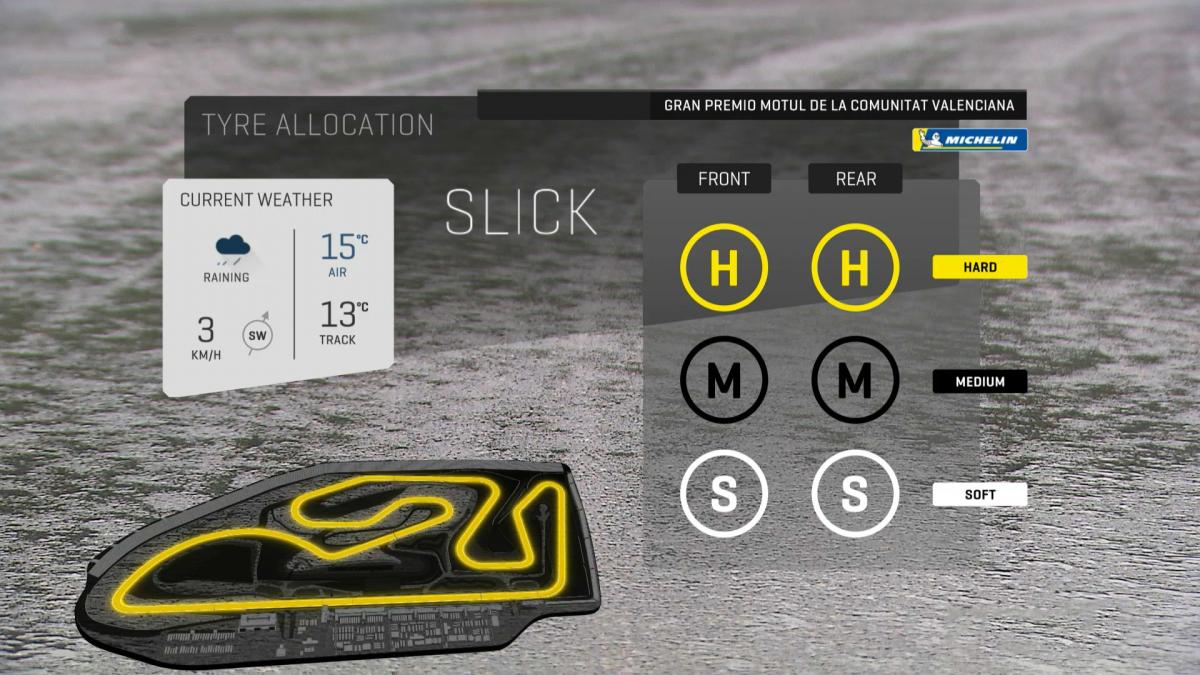Pick the soft front tyre
This screenshot has height=675, width=1200.
pyautogui.click(x=723, y=494)
